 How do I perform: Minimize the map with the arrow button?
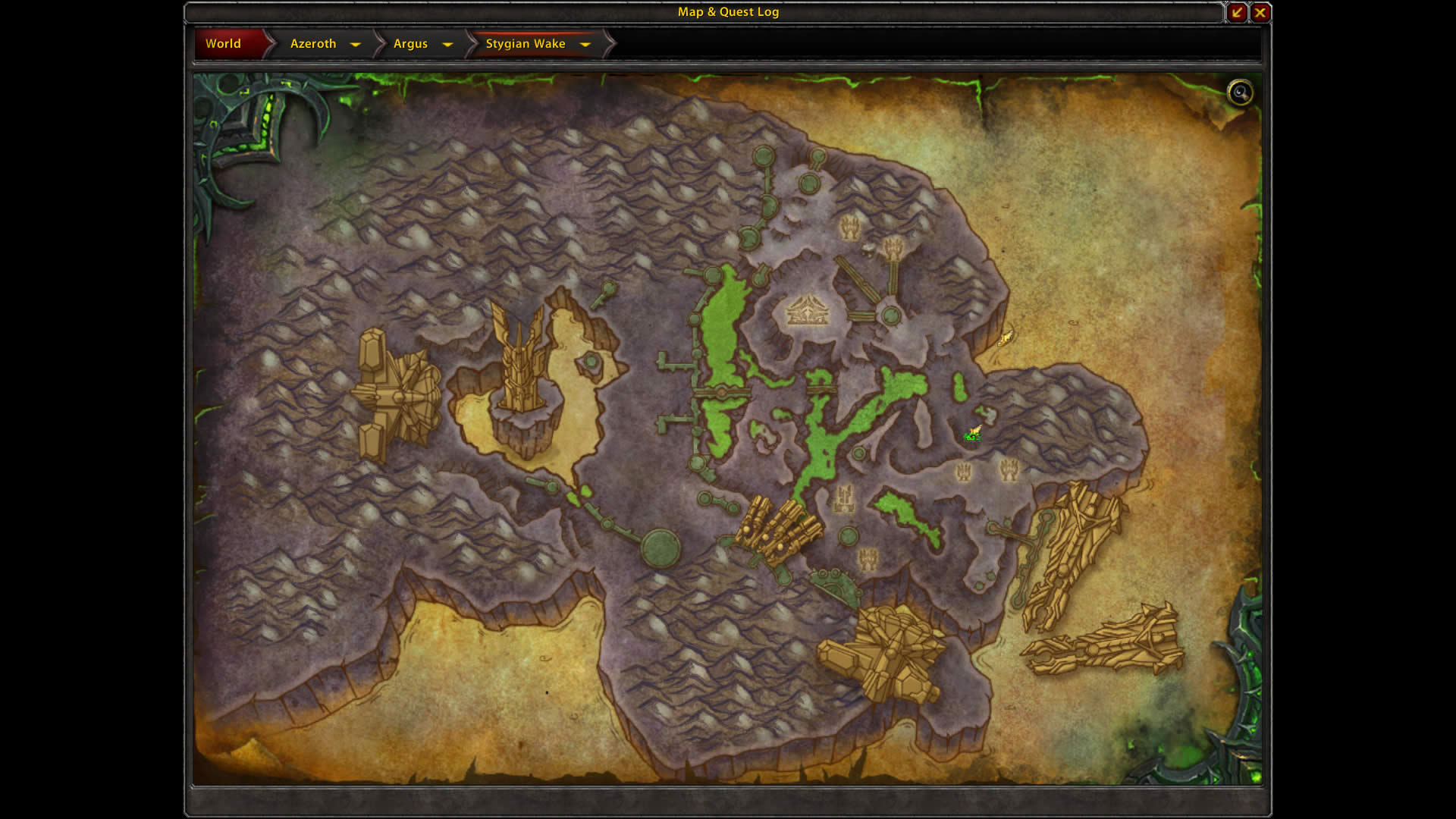coord(1237,12)
